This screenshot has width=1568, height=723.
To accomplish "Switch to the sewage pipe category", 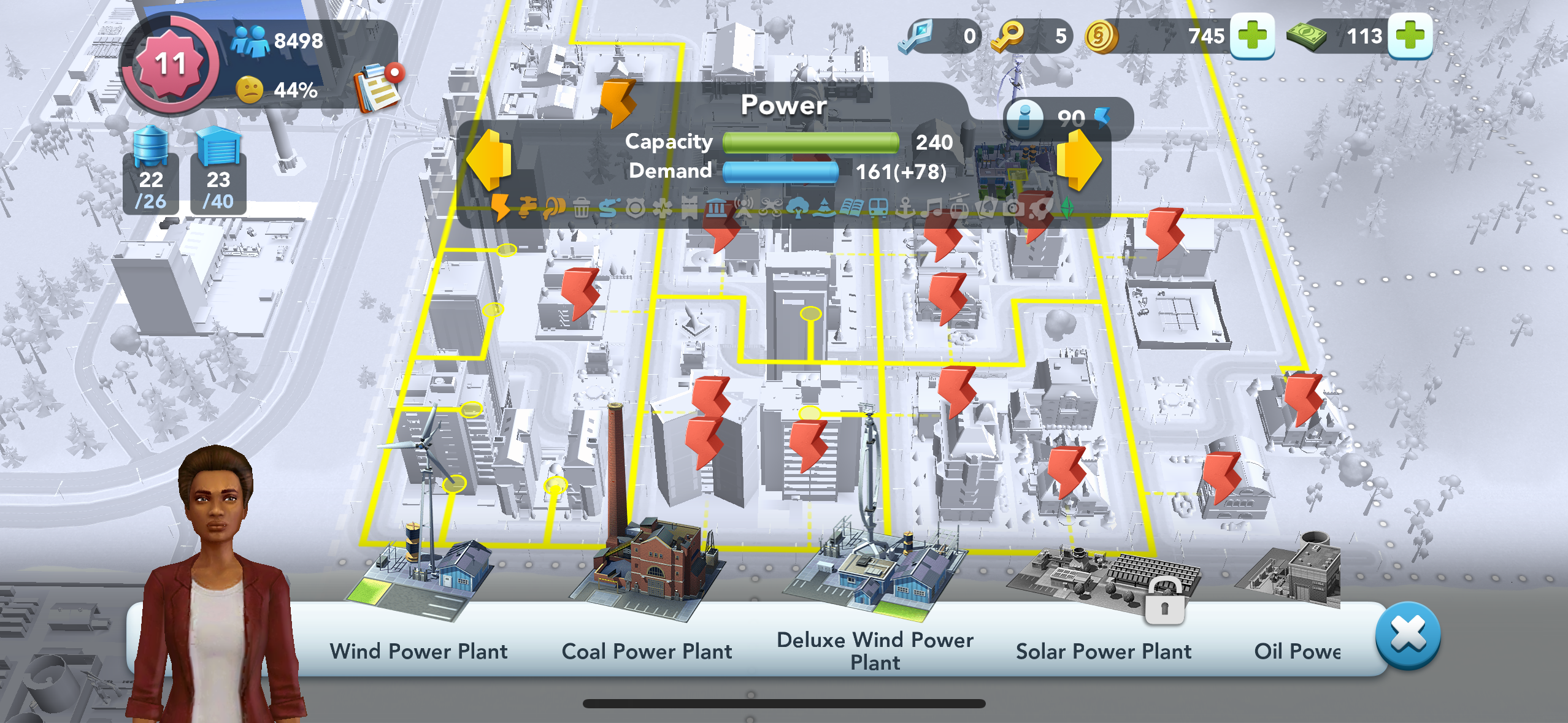I will pos(553,208).
